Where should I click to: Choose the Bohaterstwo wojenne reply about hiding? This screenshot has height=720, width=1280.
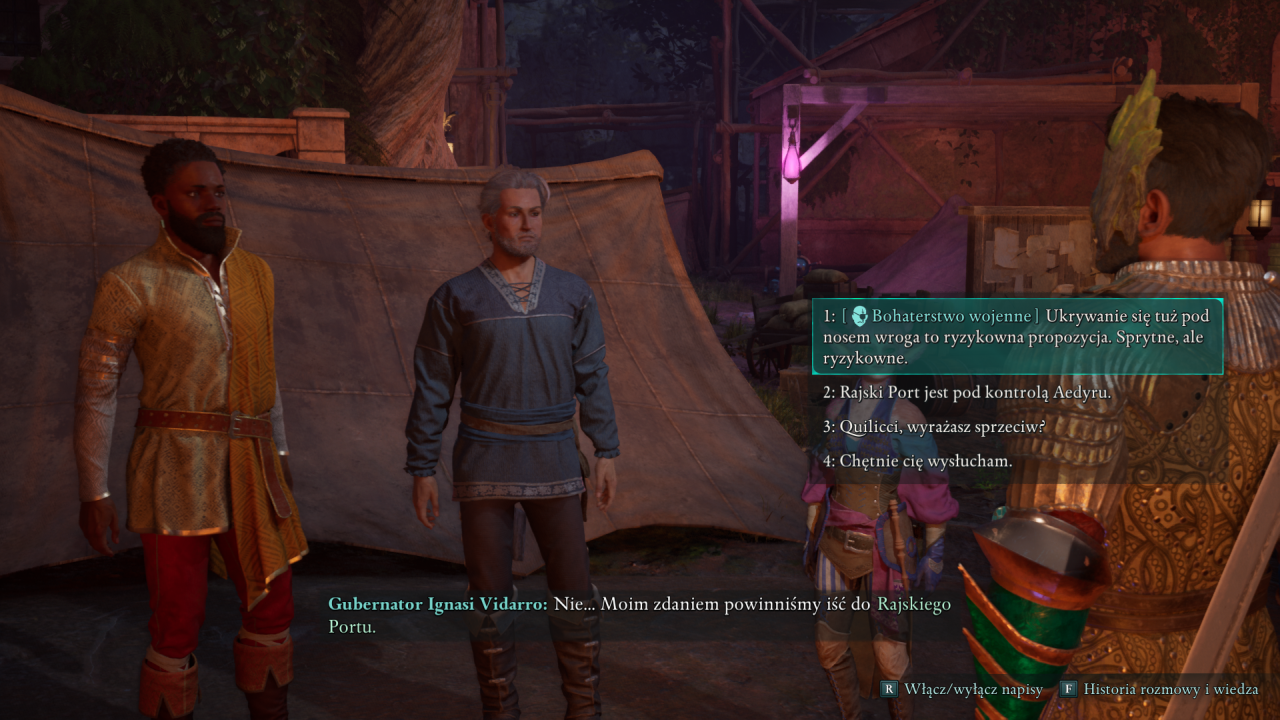click(1016, 336)
